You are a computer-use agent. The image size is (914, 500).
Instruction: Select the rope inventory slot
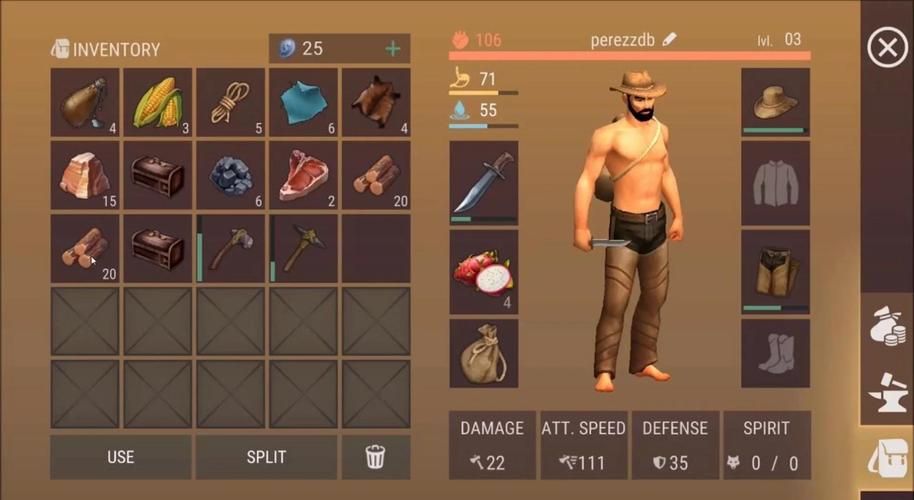(230, 102)
